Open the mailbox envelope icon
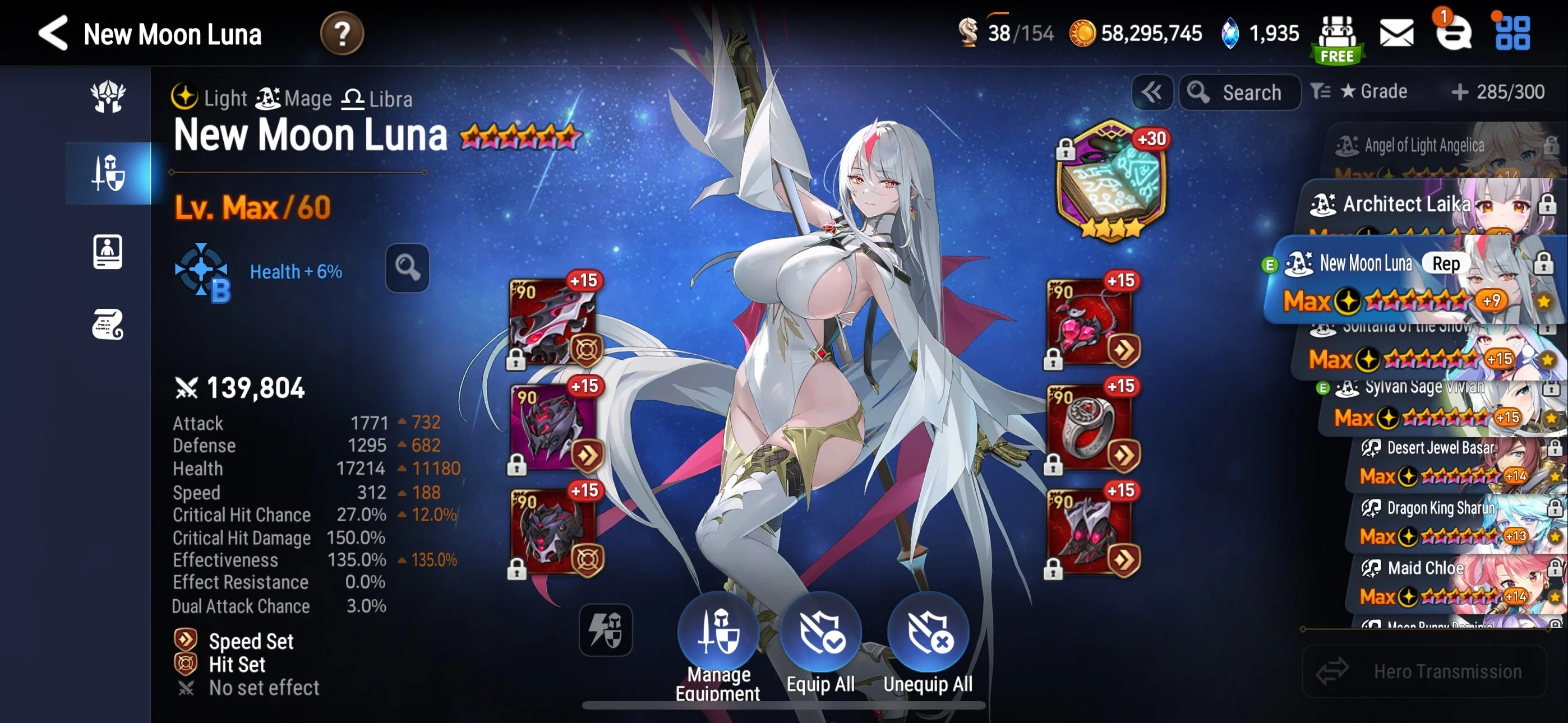The width and height of the screenshot is (1568, 723). (x=1396, y=33)
